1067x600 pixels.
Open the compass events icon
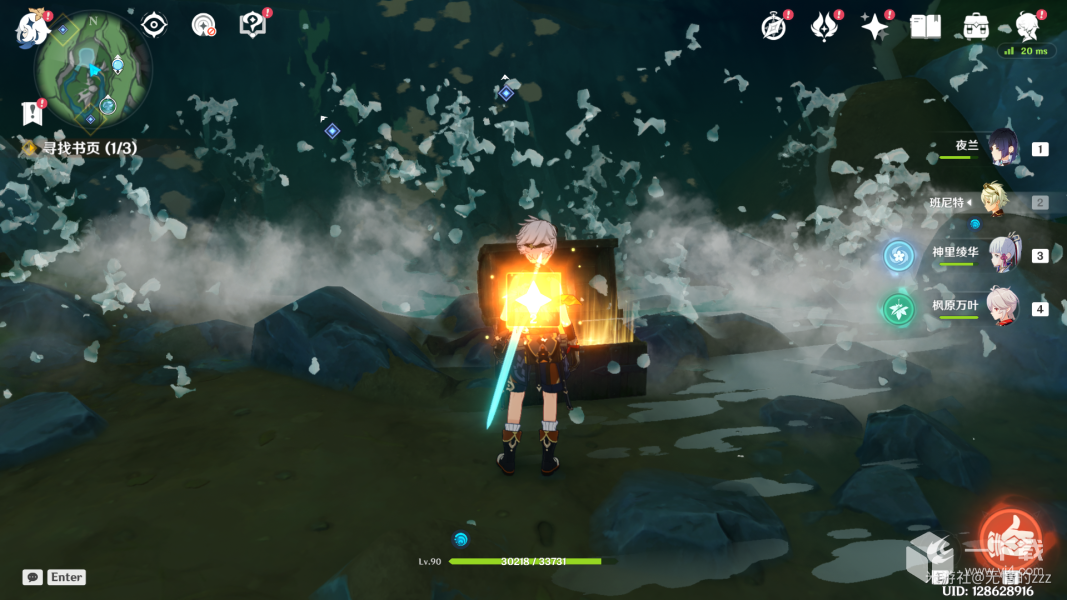773,27
